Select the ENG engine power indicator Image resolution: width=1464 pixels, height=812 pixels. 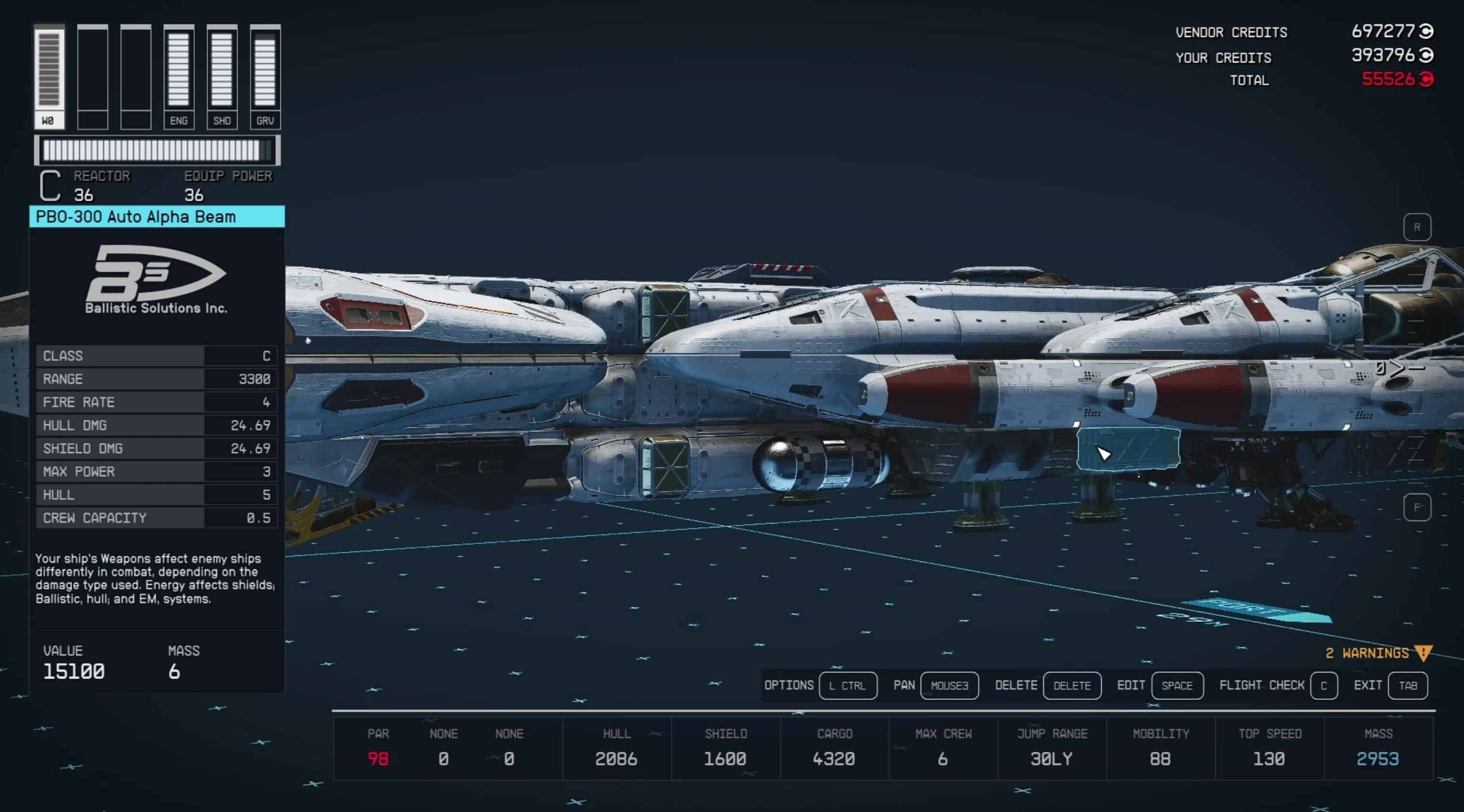179,74
